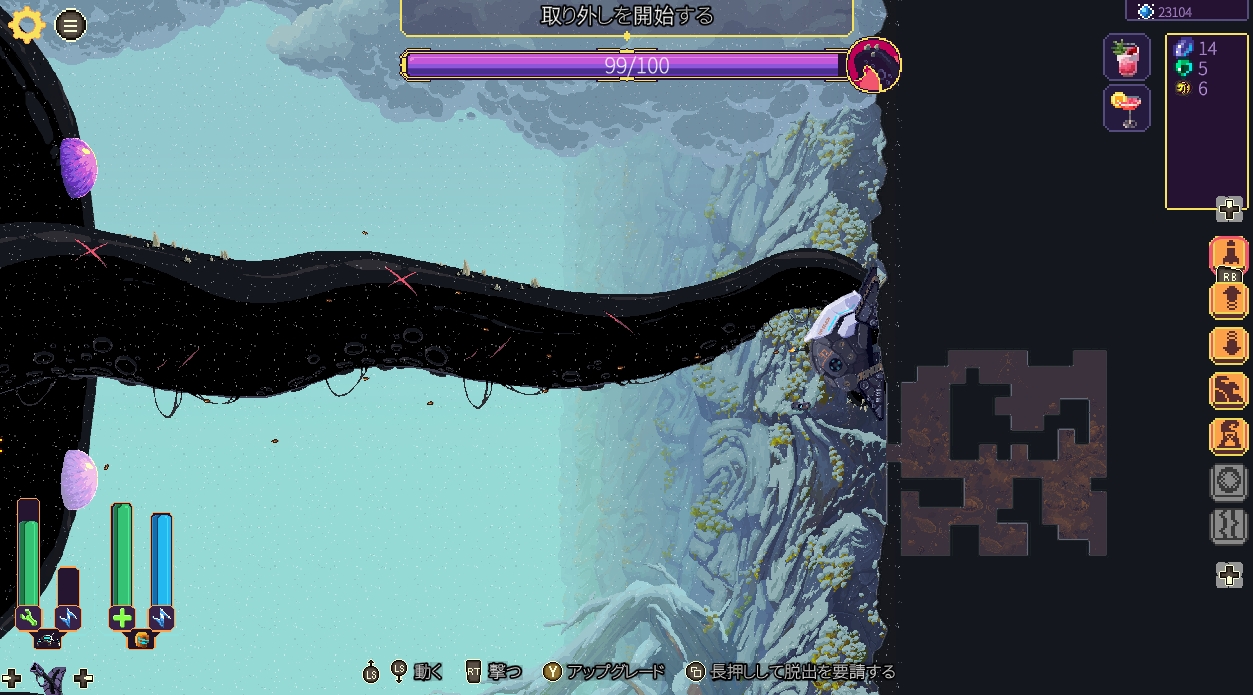Open the round hamburger menu button
Image resolution: width=1253 pixels, height=695 pixels.
(x=70, y=25)
